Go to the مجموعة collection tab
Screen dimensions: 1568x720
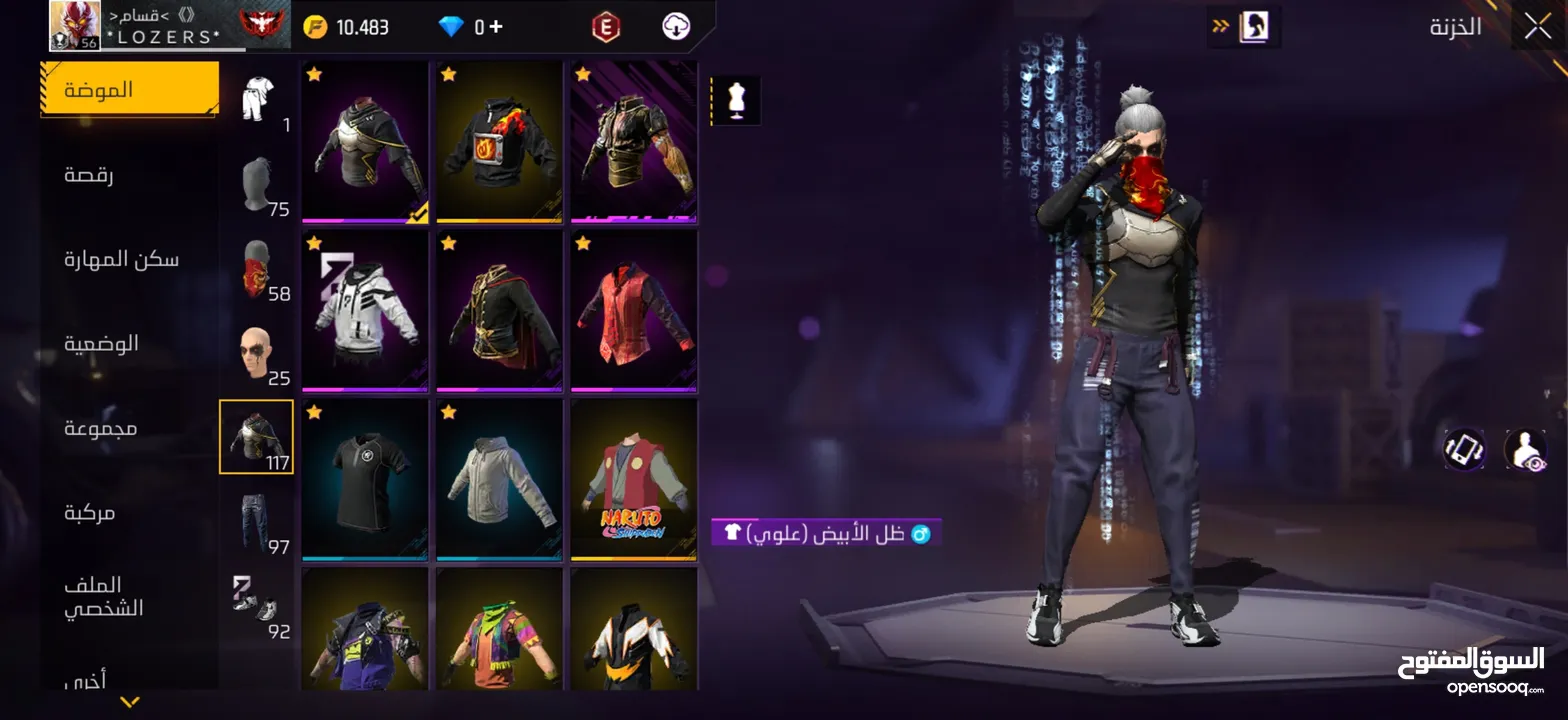[x=101, y=429]
